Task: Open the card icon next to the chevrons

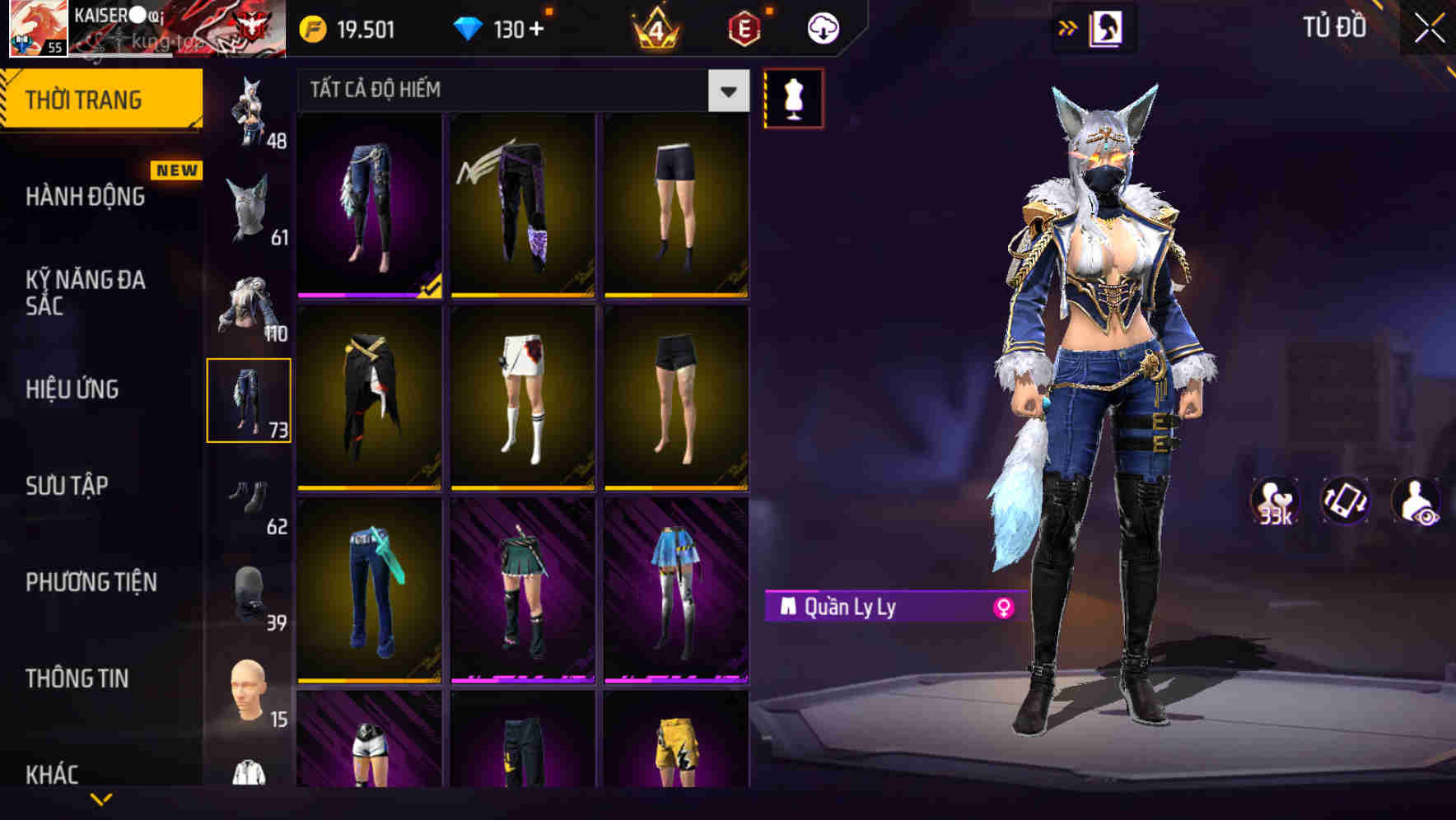Action: (x=1108, y=27)
